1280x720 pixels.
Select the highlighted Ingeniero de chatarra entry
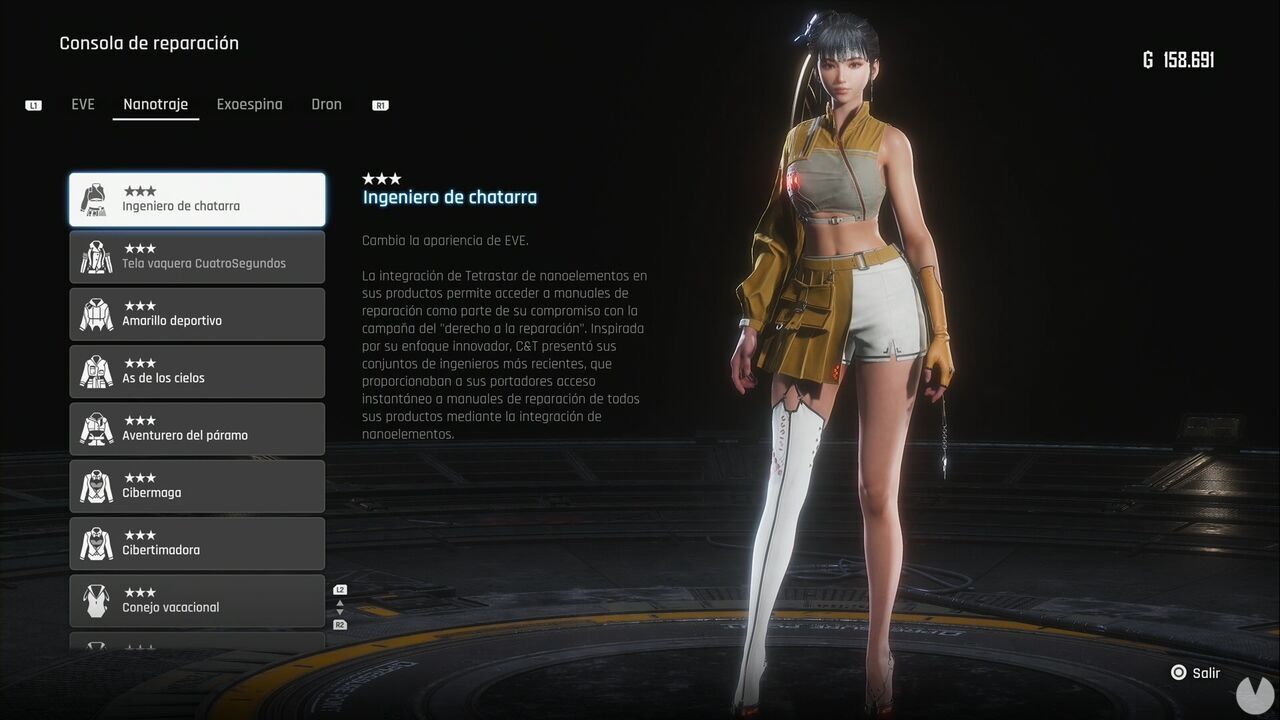(197, 199)
